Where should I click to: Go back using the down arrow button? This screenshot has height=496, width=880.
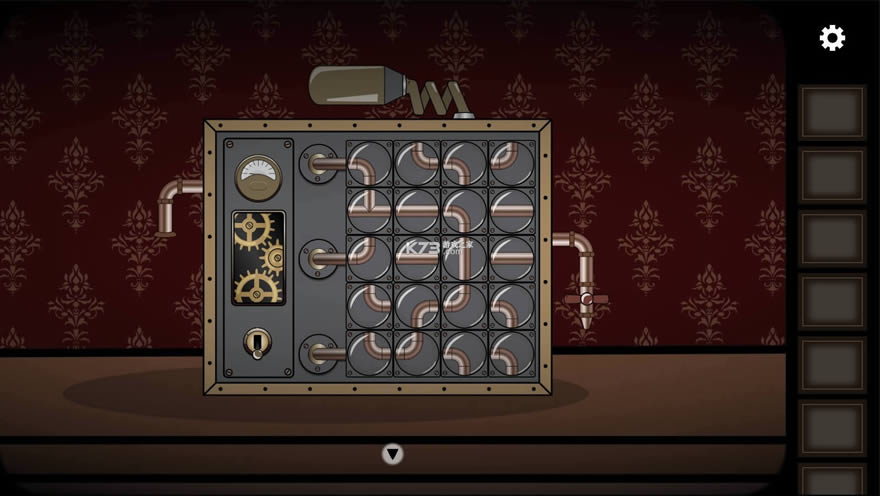click(392, 454)
